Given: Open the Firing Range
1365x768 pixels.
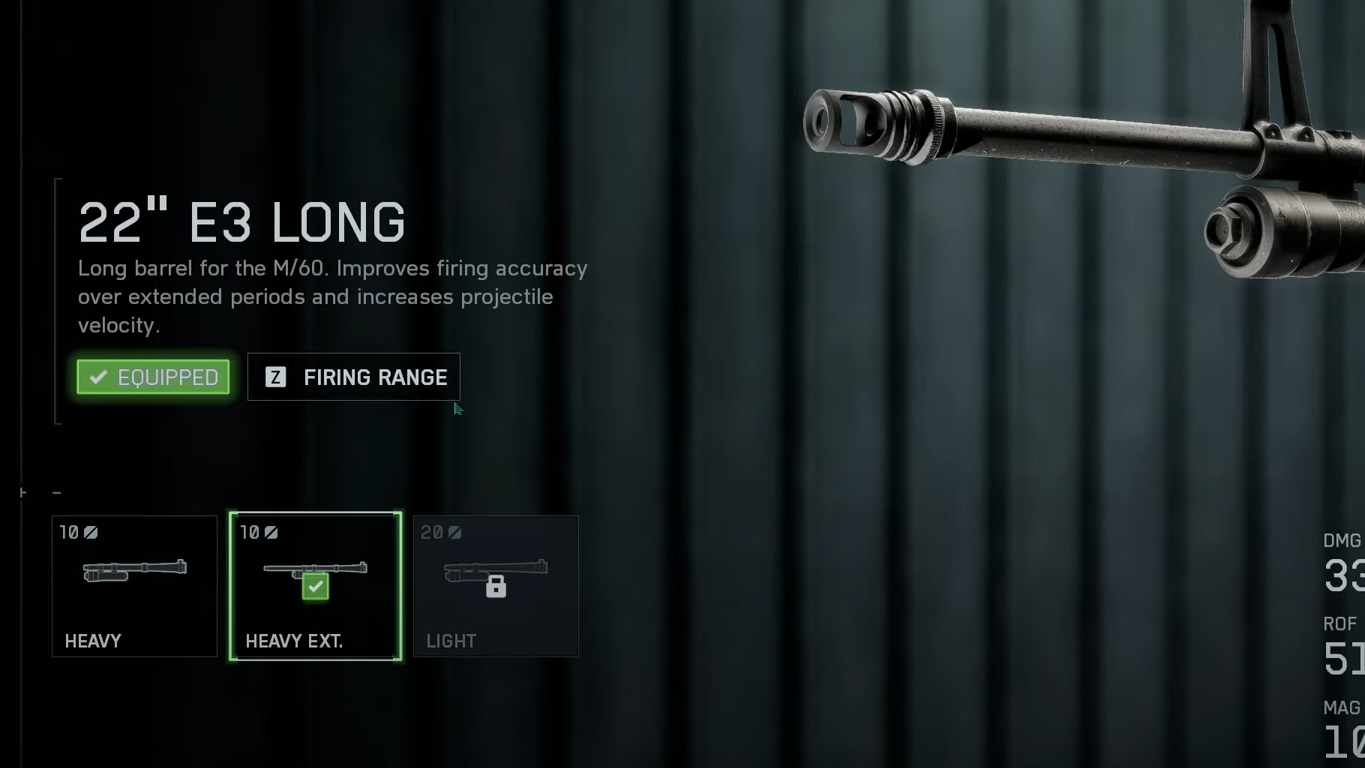Looking at the screenshot, I should click(x=354, y=377).
